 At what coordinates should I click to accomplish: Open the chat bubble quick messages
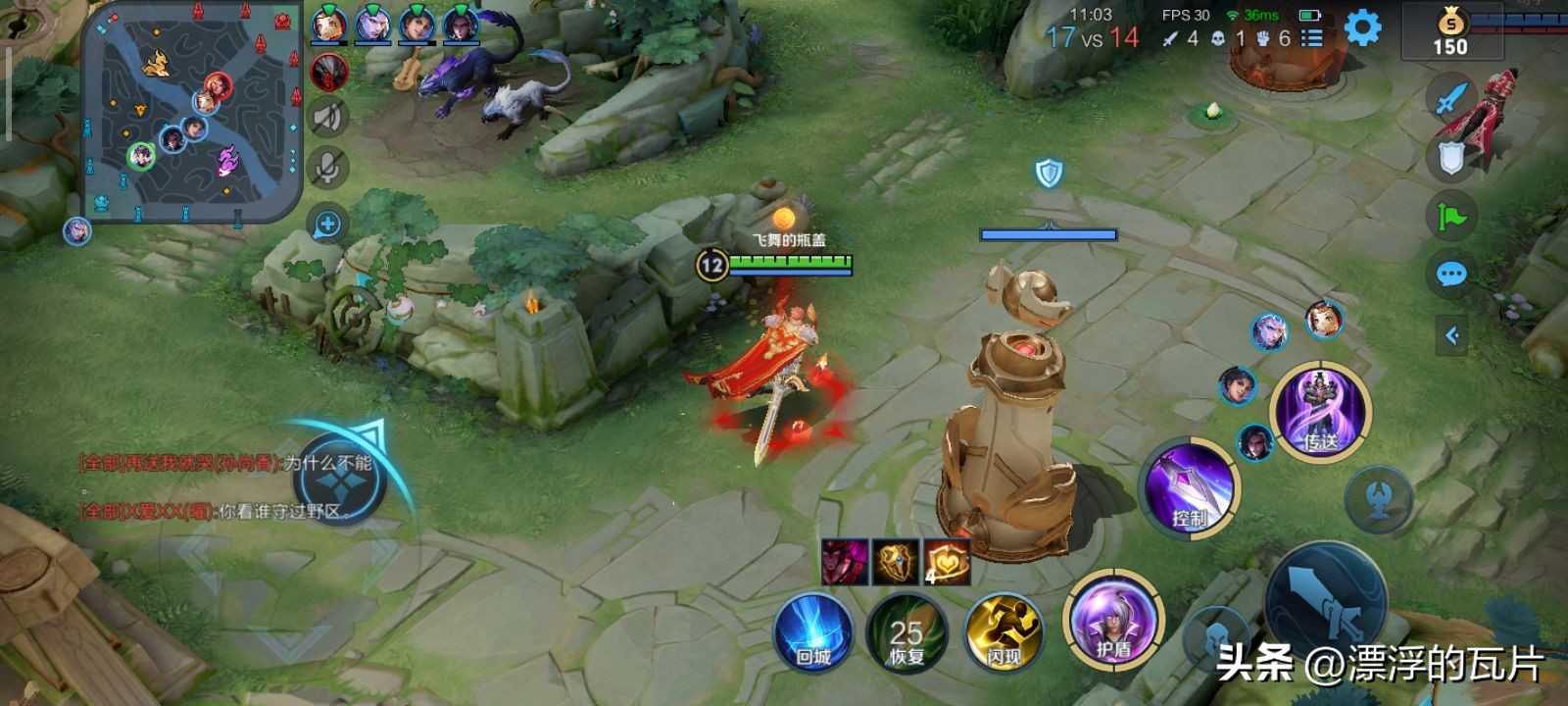pyautogui.click(x=1451, y=274)
